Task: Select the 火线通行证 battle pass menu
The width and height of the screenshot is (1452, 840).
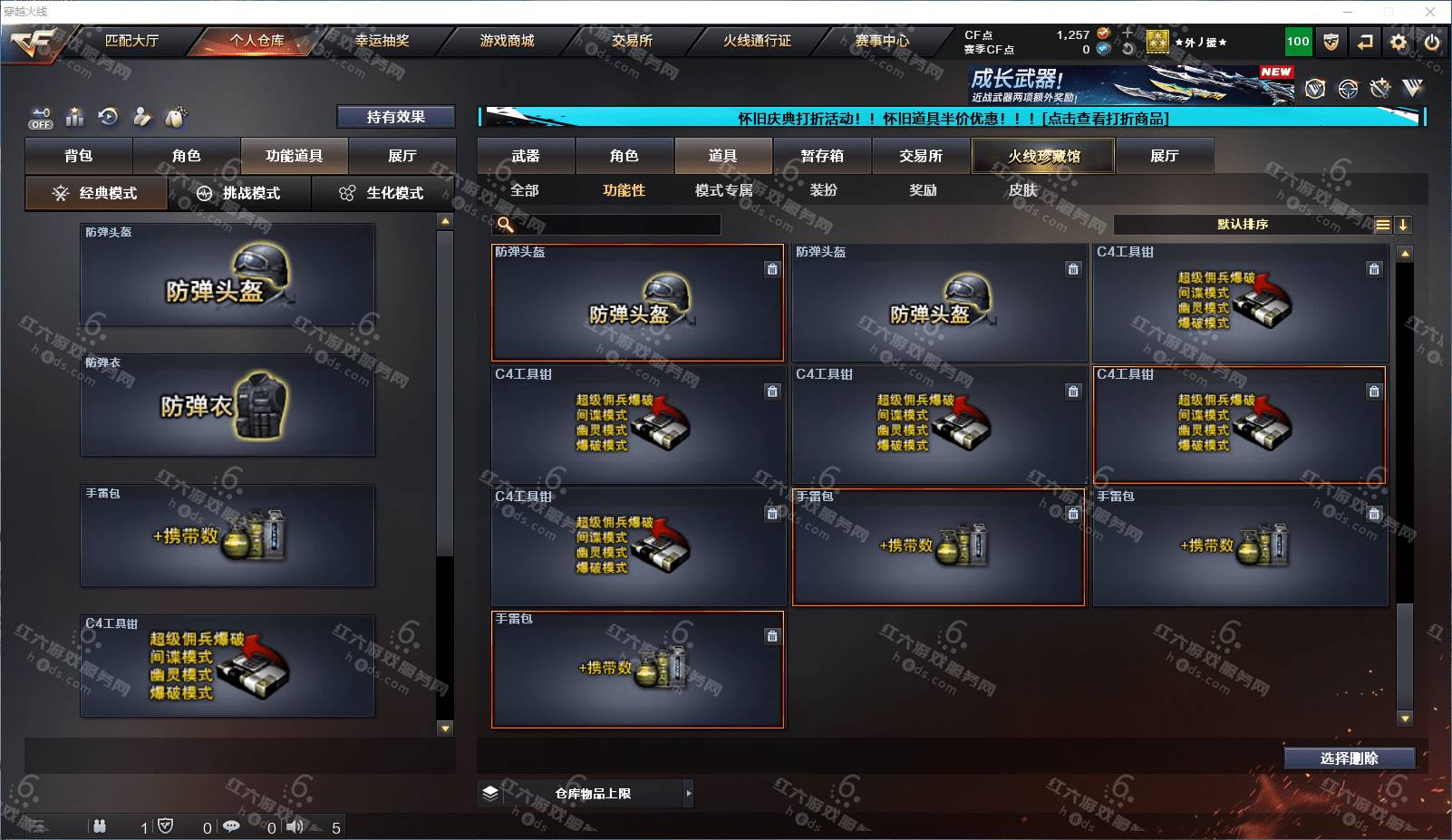Action: pos(757,41)
